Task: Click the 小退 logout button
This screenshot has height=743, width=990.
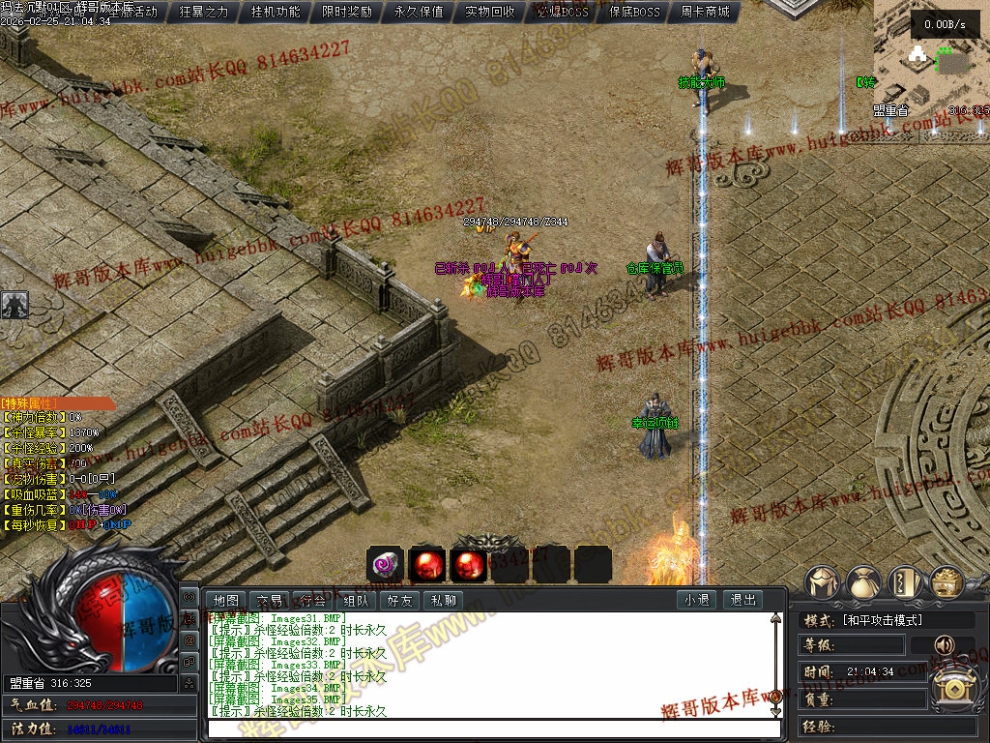Action: (697, 601)
